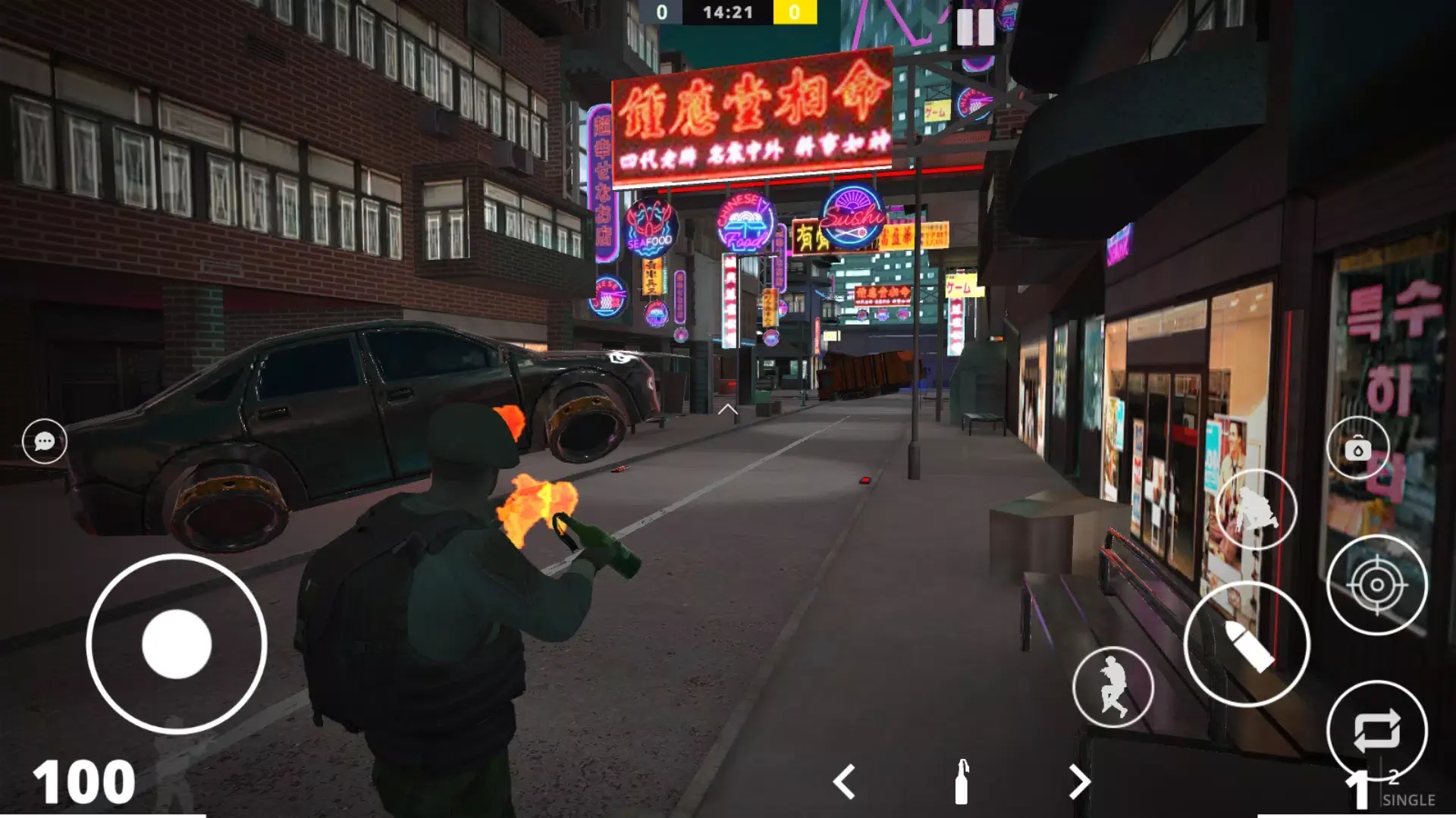1456x818 pixels.
Task: Toggle the SINGLE fire mode label
Action: pyautogui.click(x=1408, y=801)
